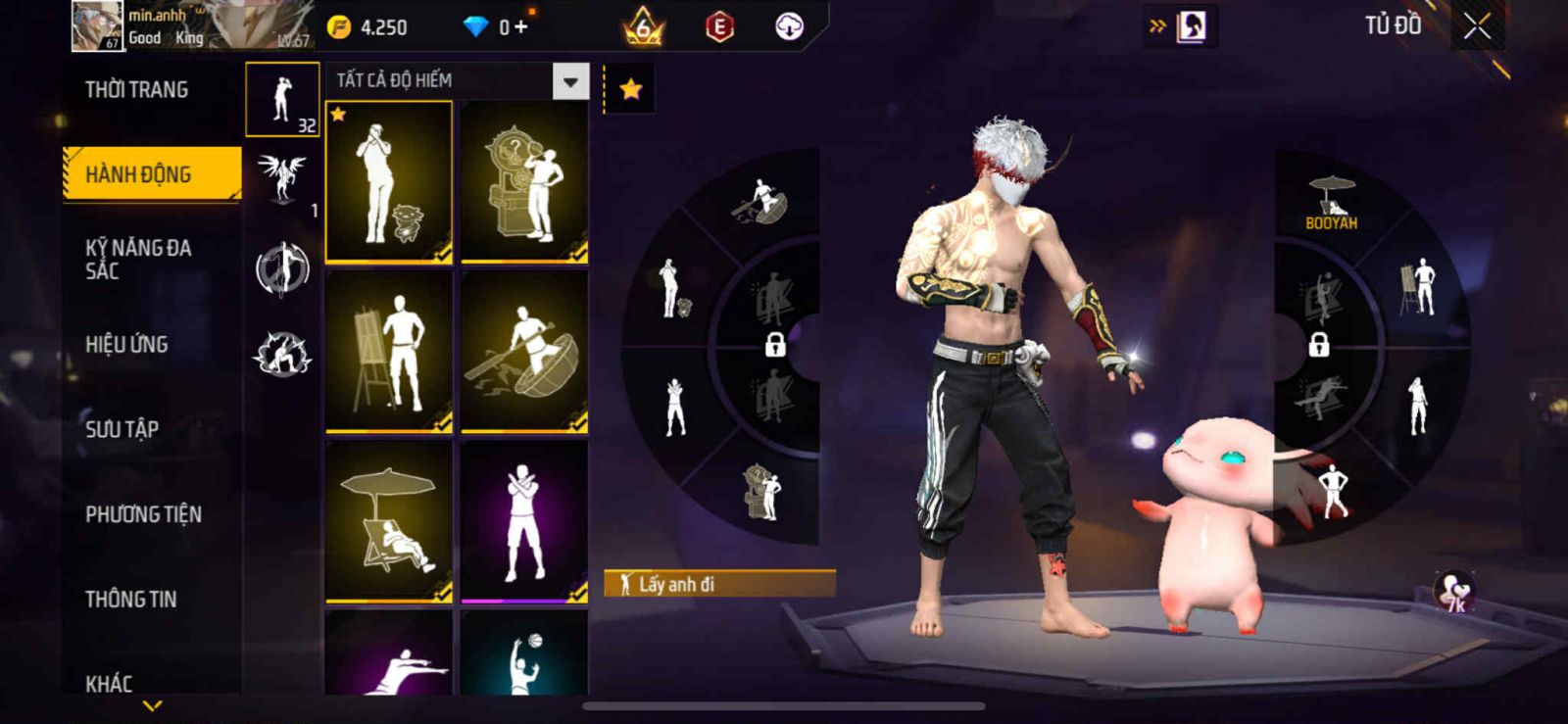The height and width of the screenshot is (724, 1568).
Task: Open the player profile avatar
Action: pos(97,25)
